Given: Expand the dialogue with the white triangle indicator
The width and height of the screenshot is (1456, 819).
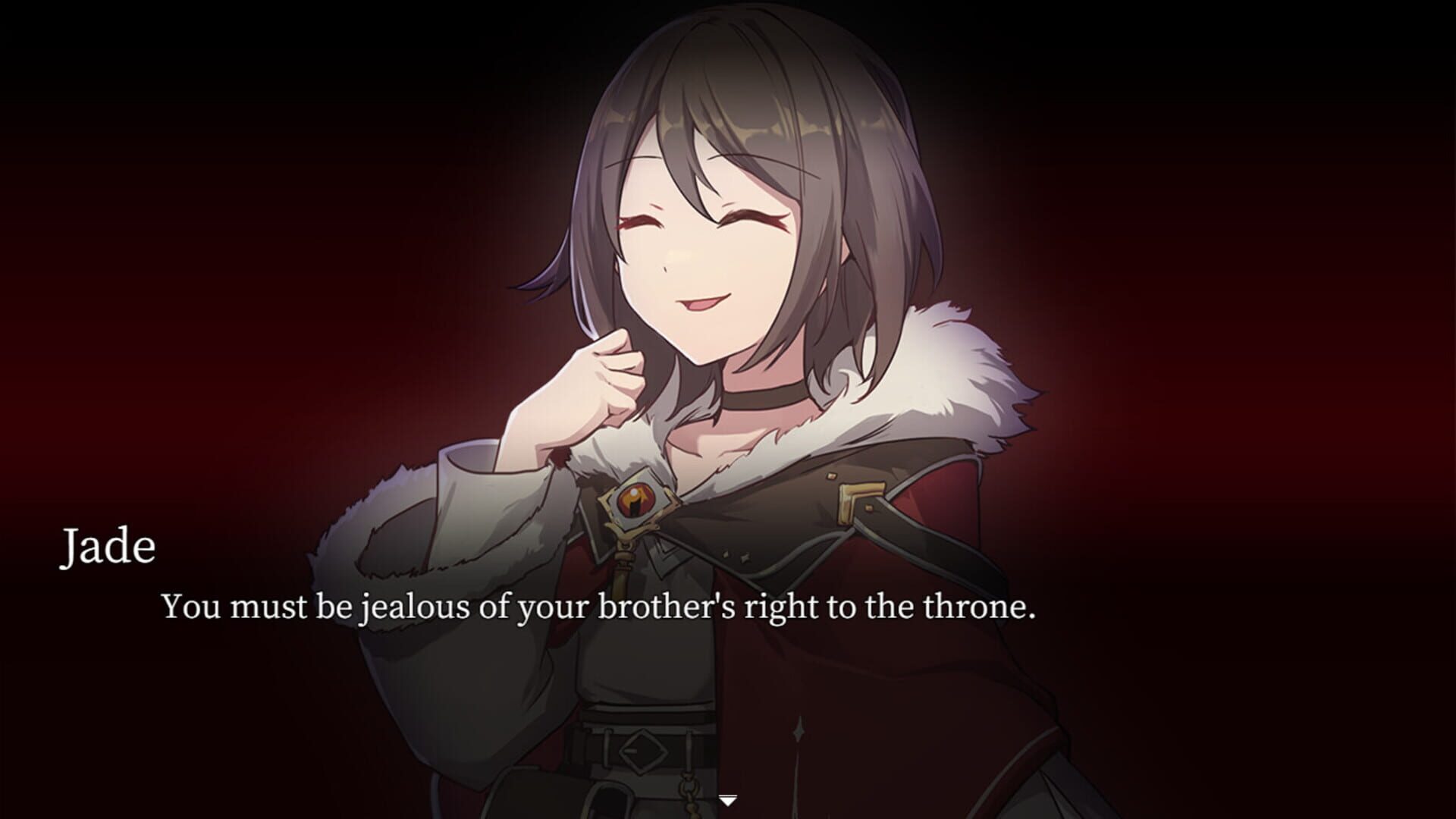Looking at the screenshot, I should (730, 799).
